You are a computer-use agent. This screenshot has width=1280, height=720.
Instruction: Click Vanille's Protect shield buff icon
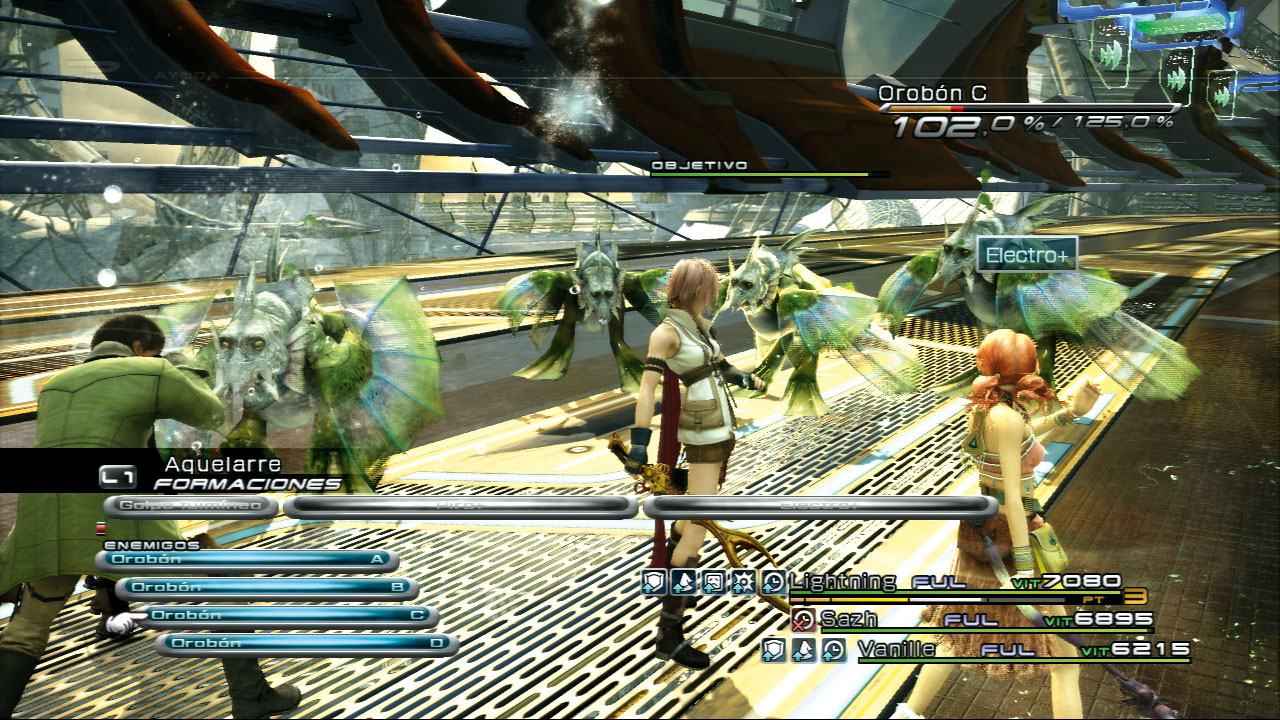tap(775, 652)
